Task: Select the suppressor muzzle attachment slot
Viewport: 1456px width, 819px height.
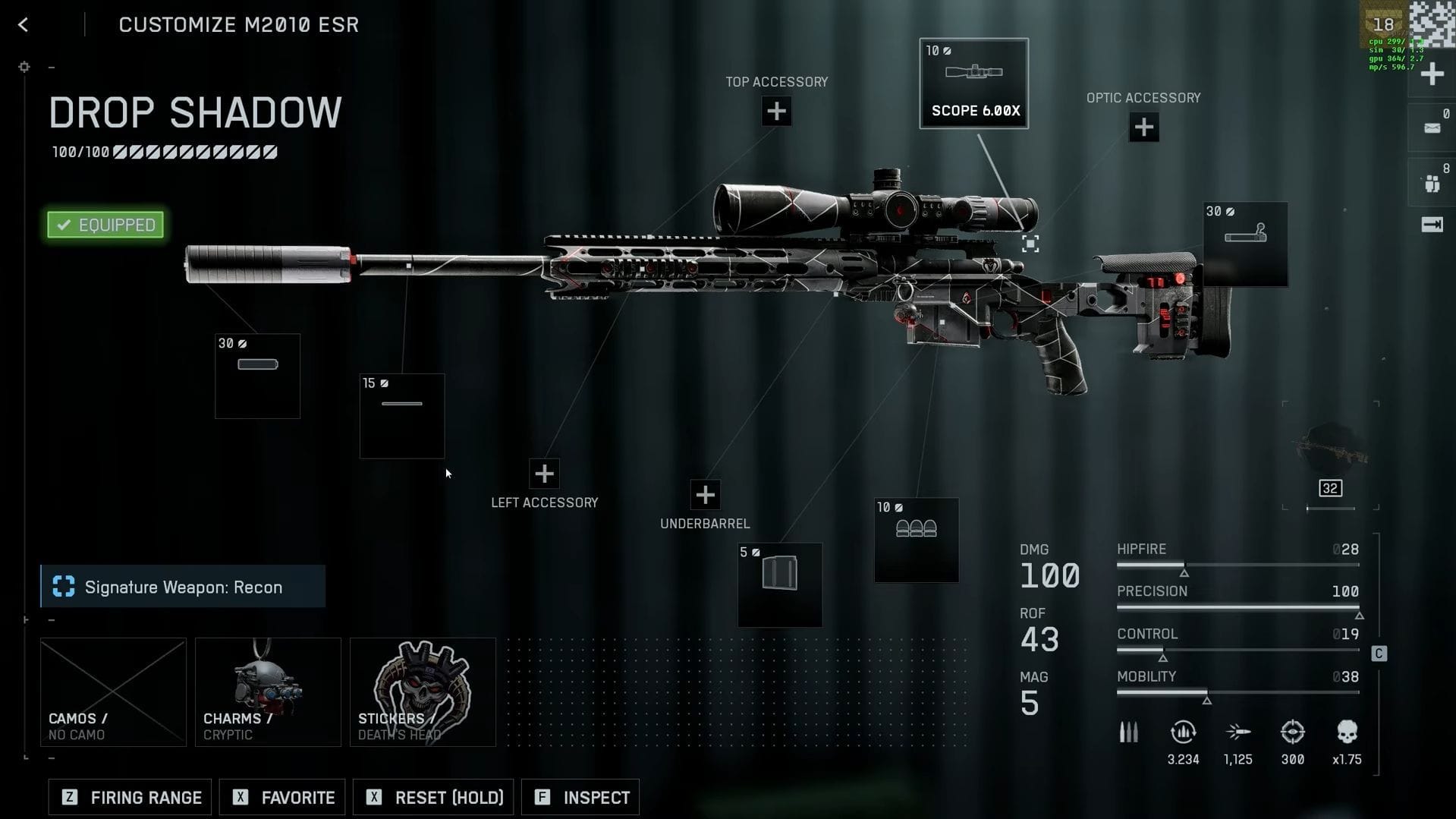Action: tap(257, 376)
